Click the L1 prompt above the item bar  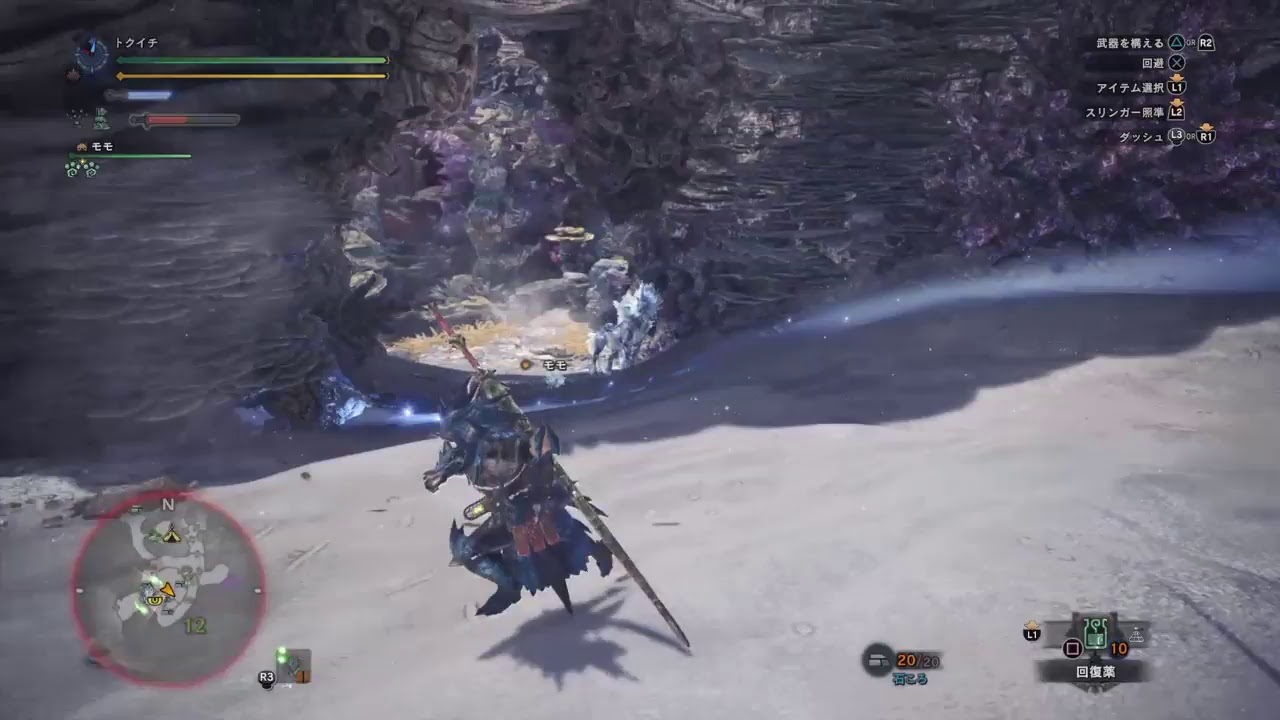click(1032, 633)
